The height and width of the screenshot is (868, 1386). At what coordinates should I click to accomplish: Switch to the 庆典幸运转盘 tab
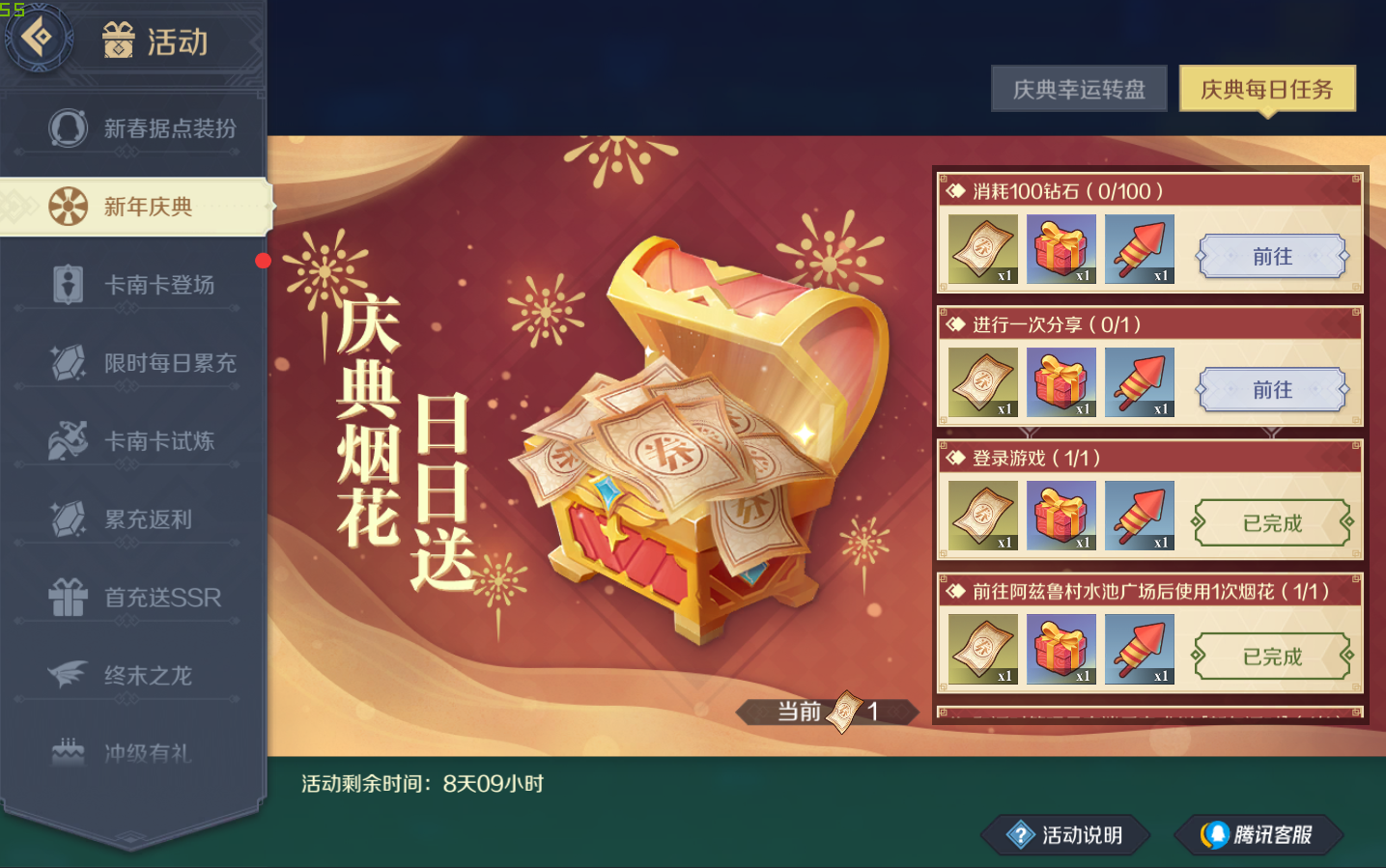coord(1079,88)
